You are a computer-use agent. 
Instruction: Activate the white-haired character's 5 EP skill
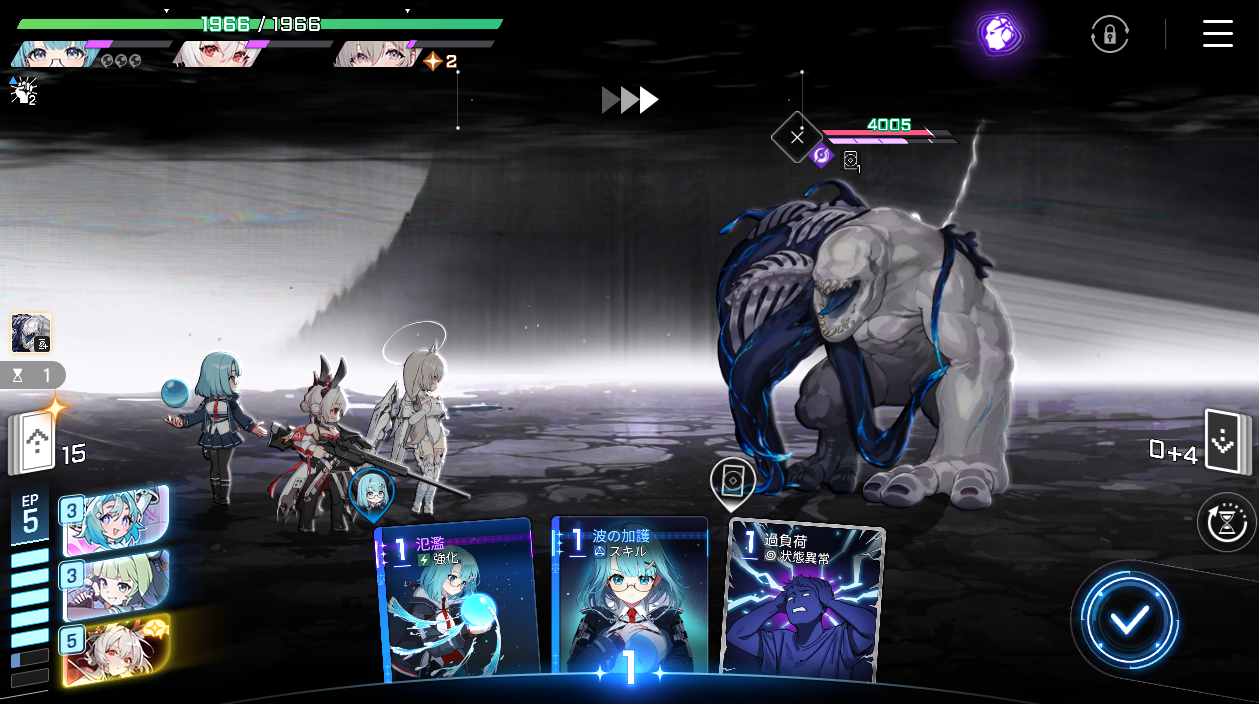tap(115, 649)
